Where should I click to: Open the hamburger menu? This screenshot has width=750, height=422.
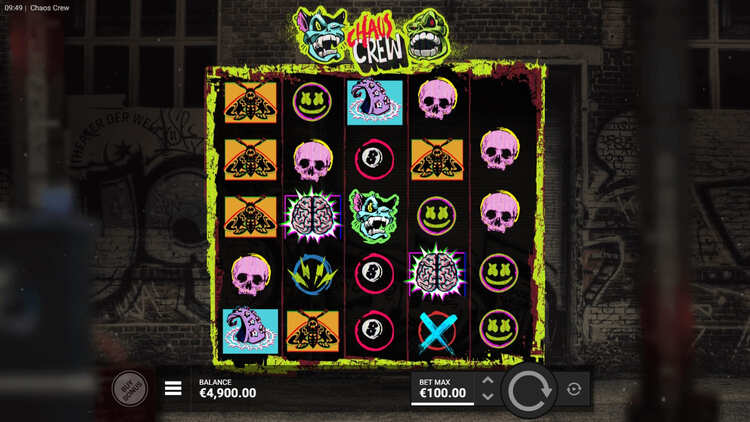[173, 388]
